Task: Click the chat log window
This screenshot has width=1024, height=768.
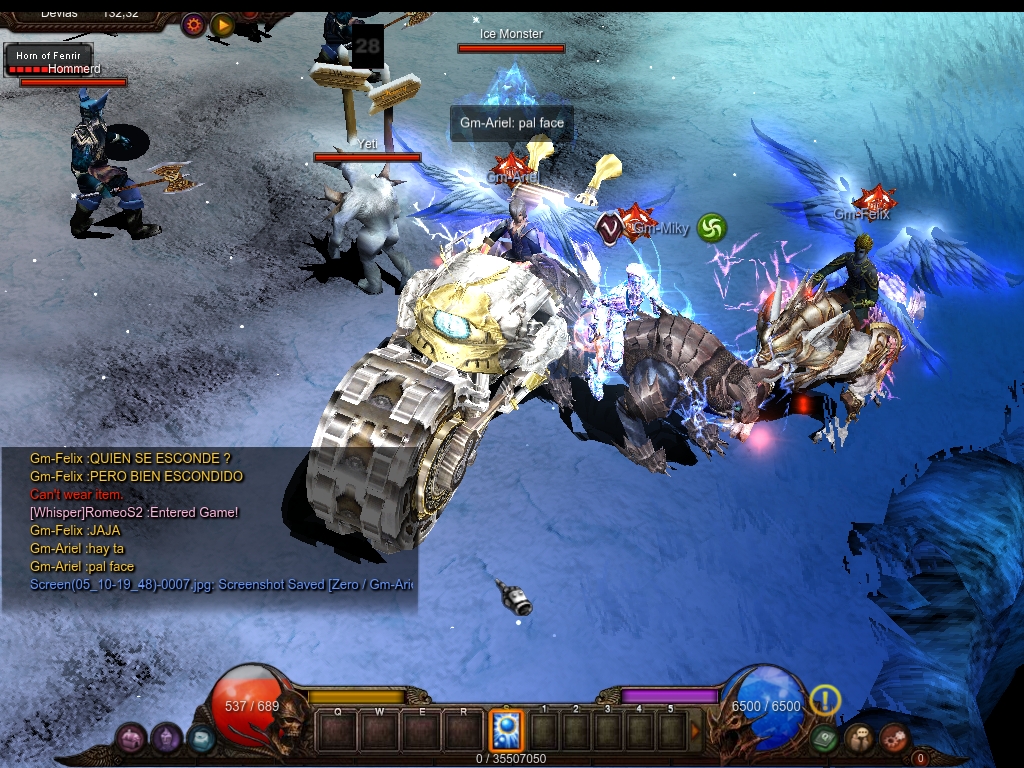Action: 210,530
